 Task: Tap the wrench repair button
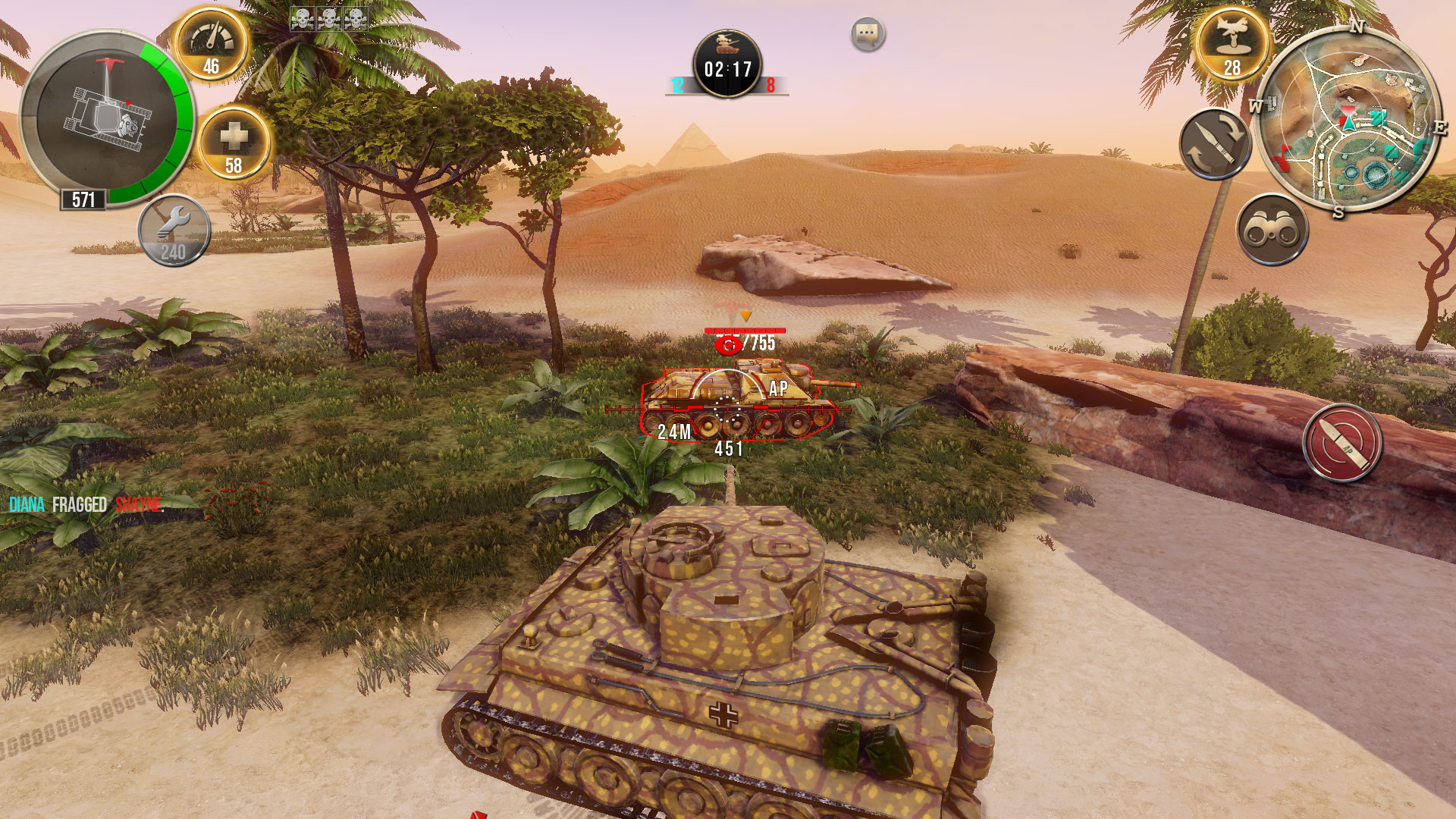click(x=174, y=231)
